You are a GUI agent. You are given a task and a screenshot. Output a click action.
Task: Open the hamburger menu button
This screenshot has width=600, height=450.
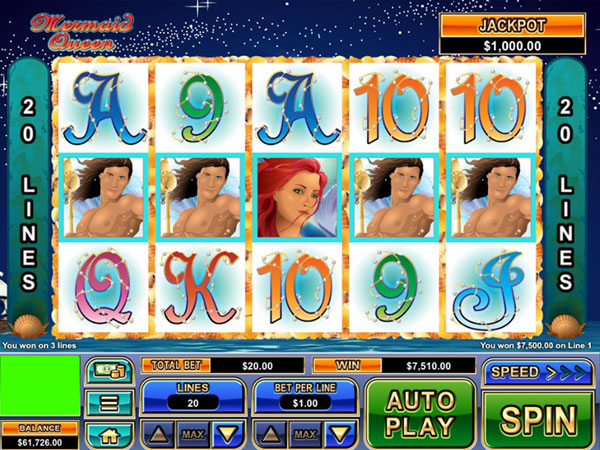[109, 404]
